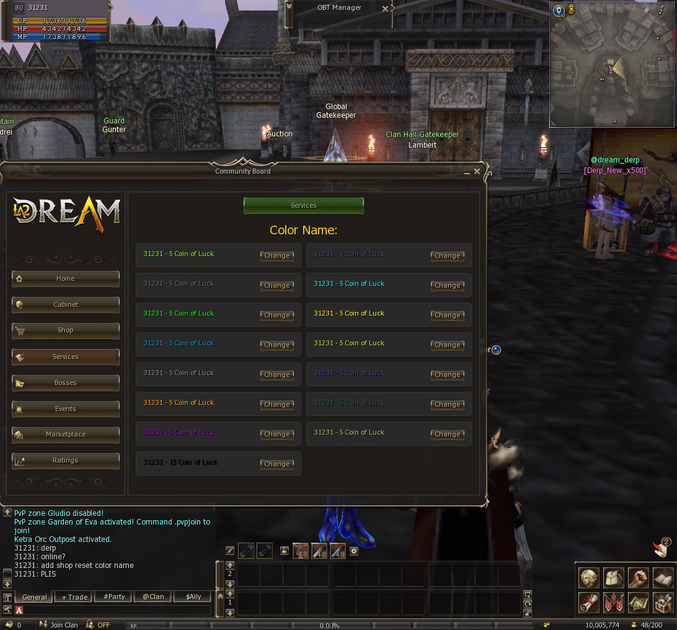677x630 pixels.
Task: Change name color to orange
Action: 277,404
